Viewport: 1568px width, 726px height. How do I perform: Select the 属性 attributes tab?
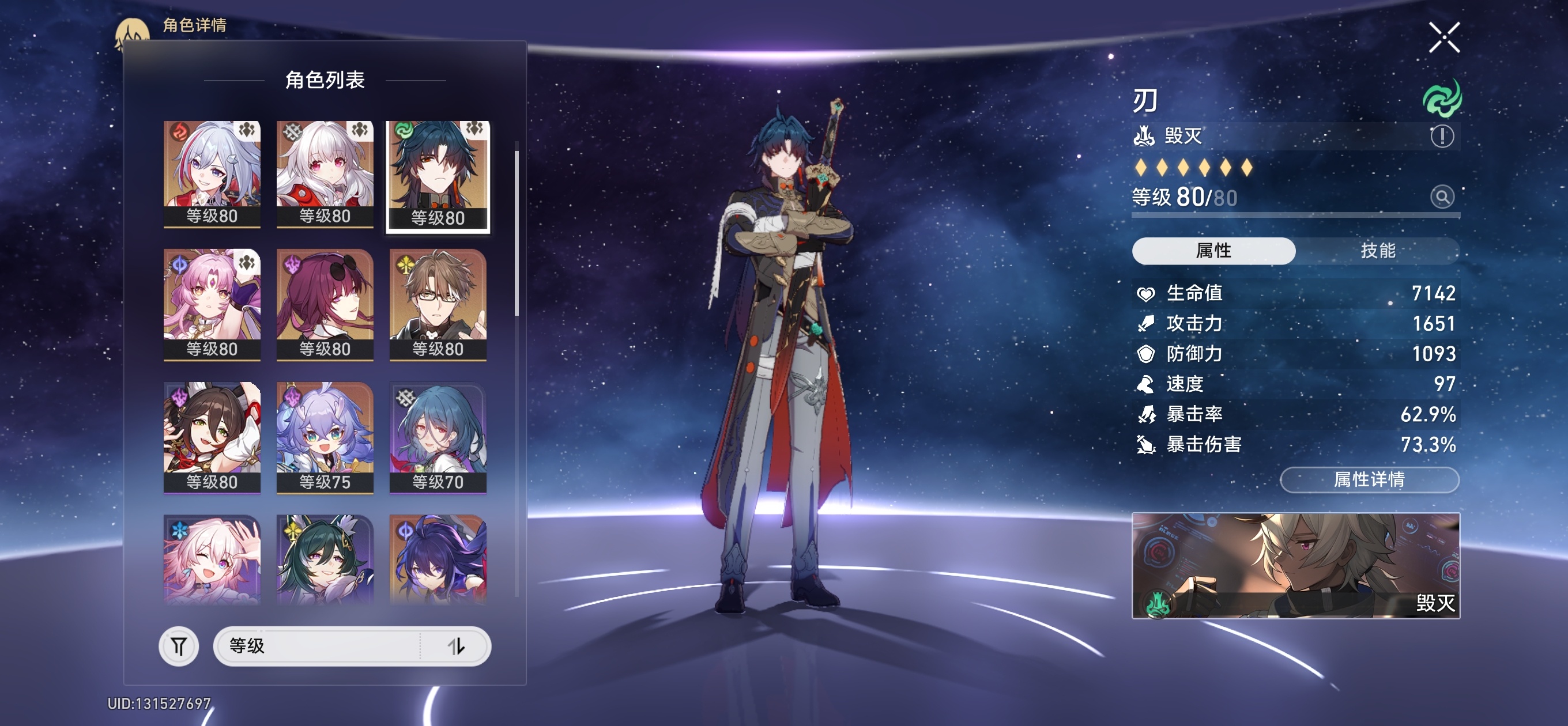point(1213,251)
